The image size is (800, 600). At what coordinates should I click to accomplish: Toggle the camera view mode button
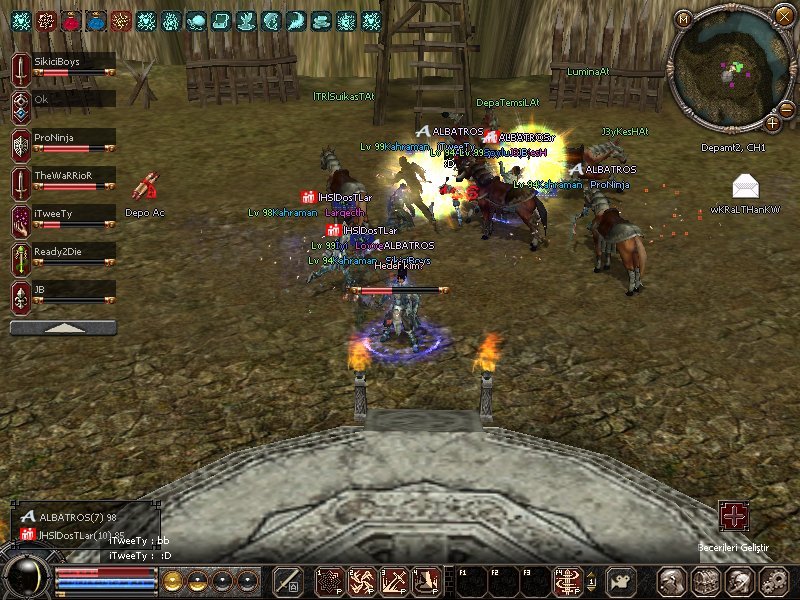(x=622, y=581)
